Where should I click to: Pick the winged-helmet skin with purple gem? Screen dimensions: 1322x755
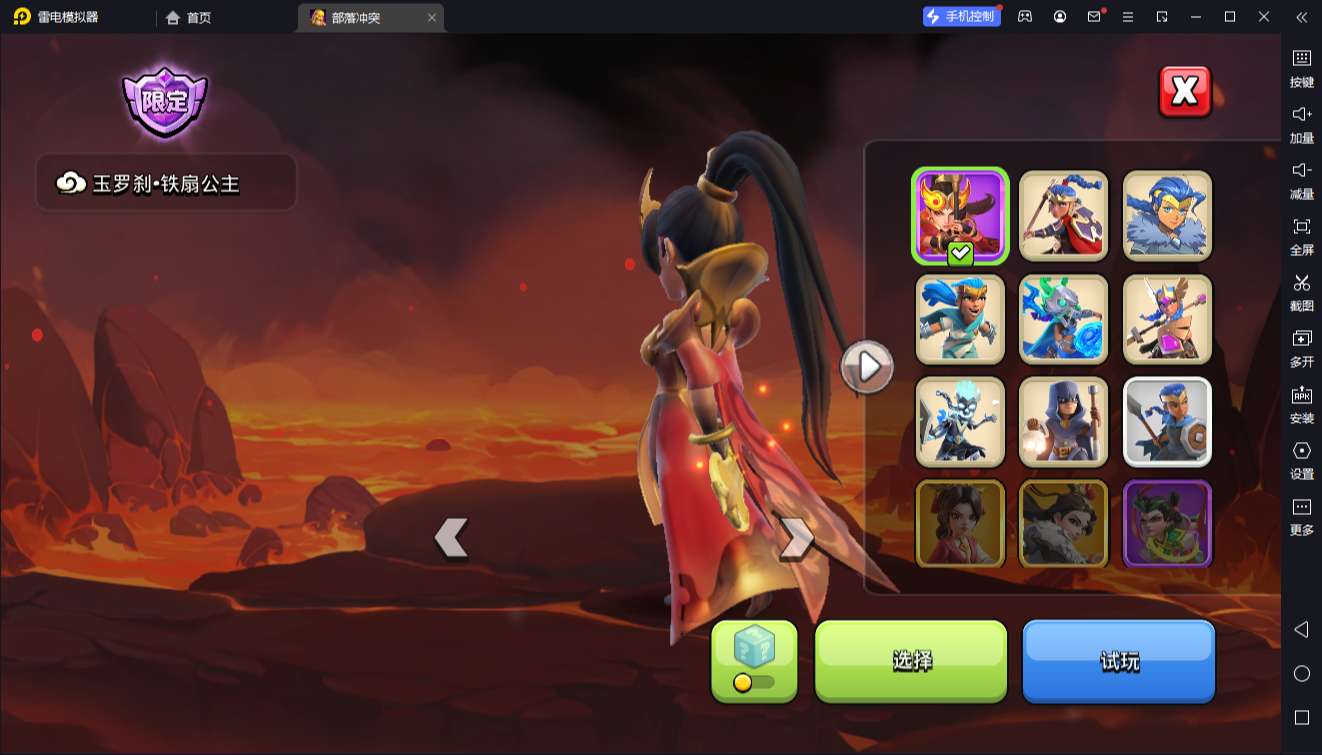coord(1167,319)
